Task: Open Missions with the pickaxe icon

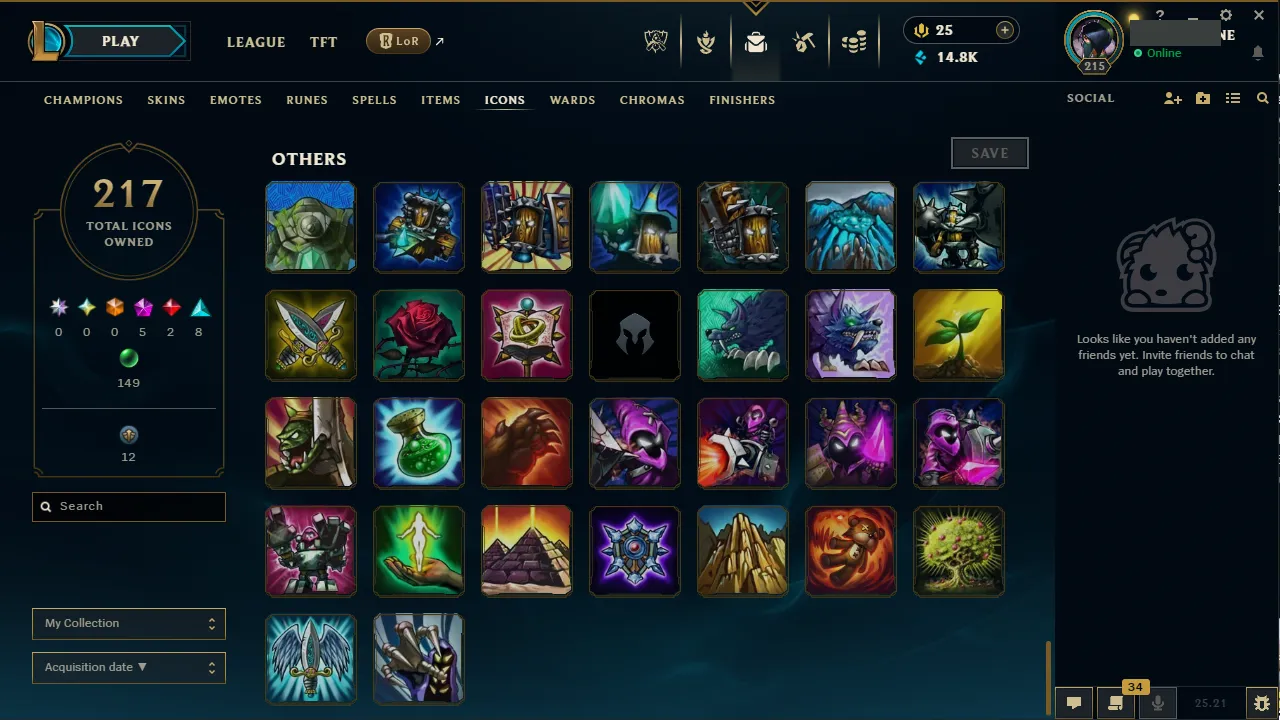Action: point(804,42)
